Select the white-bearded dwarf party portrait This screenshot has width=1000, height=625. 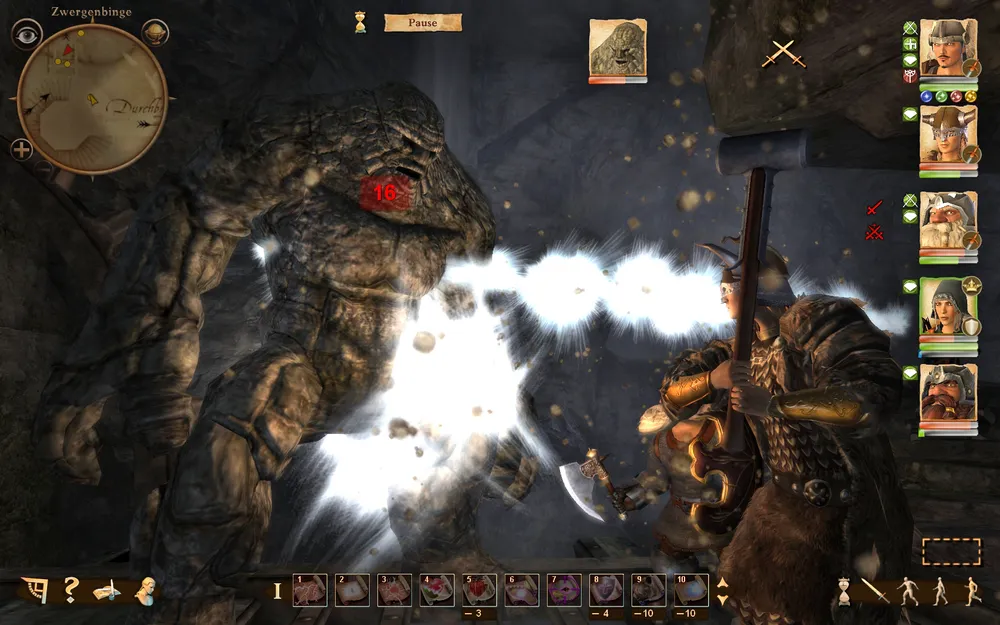(947, 219)
